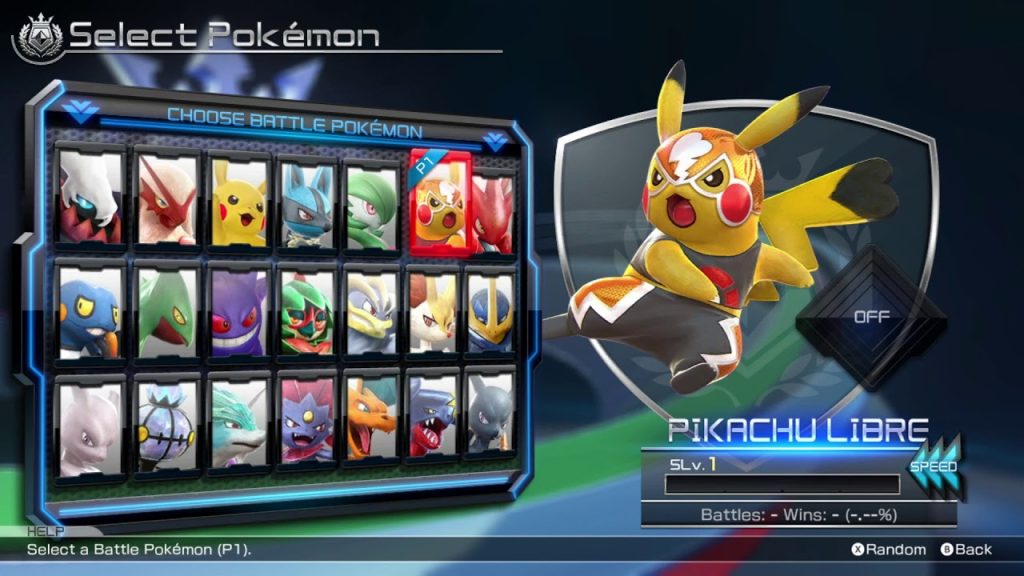
Task: Select Machamp's portrait tile
Action: point(371,313)
